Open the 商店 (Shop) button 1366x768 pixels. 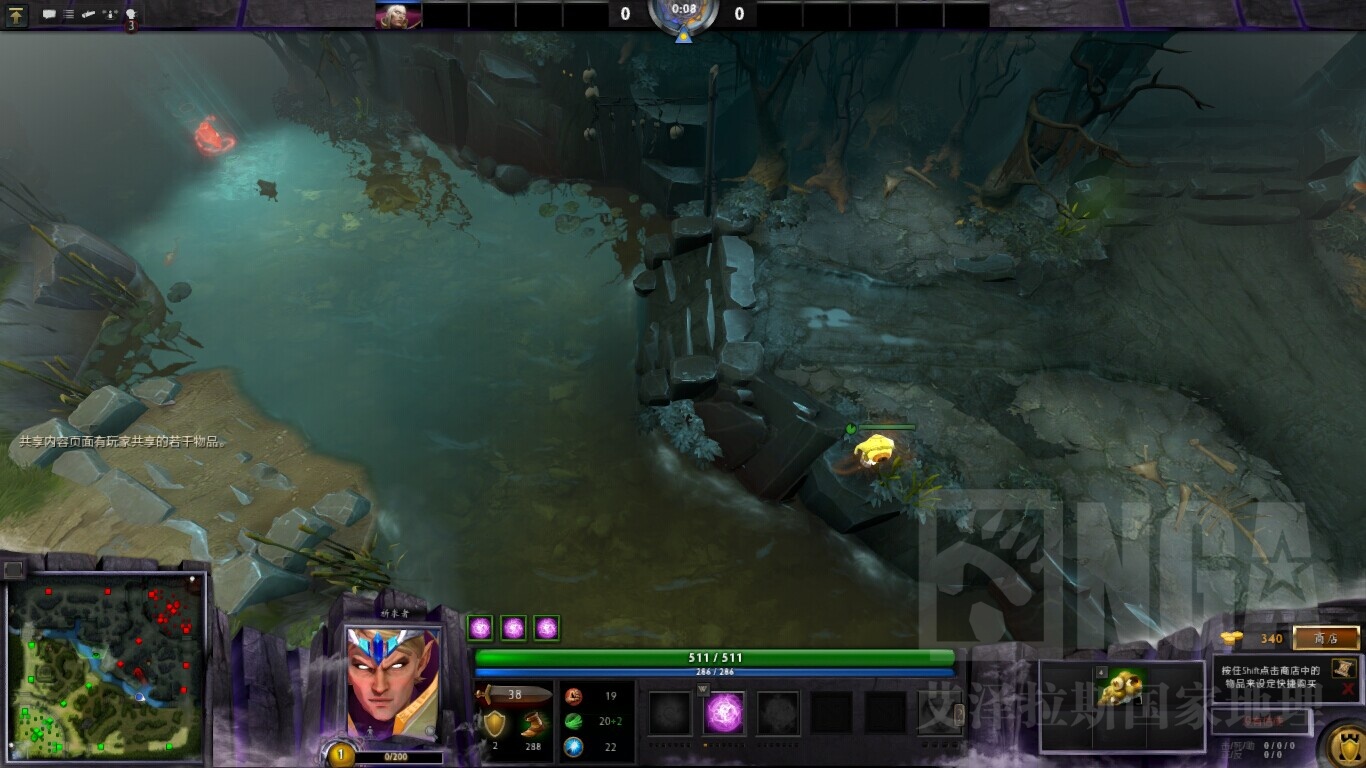click(x=1326, y=638)
